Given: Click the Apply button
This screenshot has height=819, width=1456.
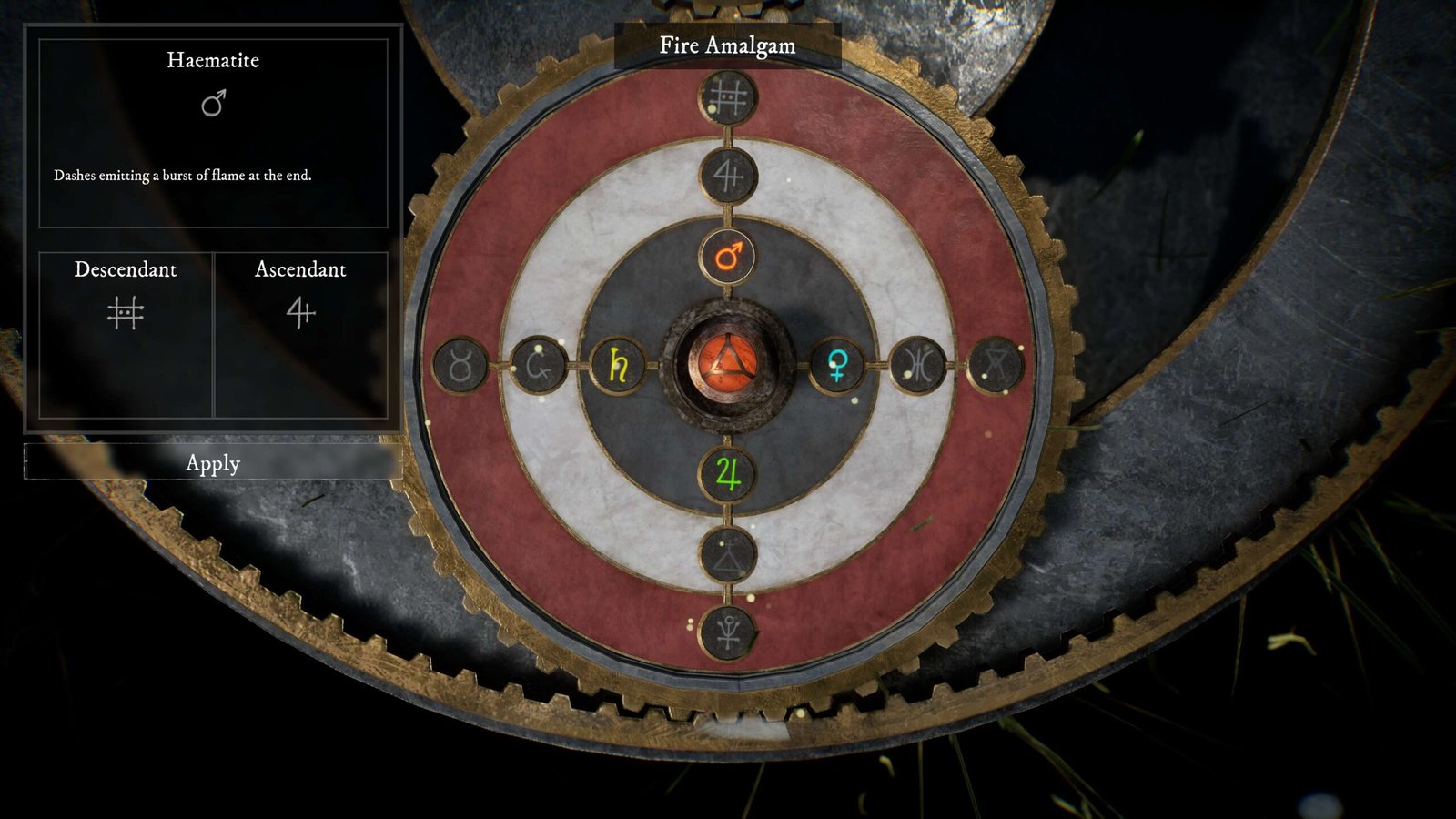Looking at the screenshot, I should point(213,462).
